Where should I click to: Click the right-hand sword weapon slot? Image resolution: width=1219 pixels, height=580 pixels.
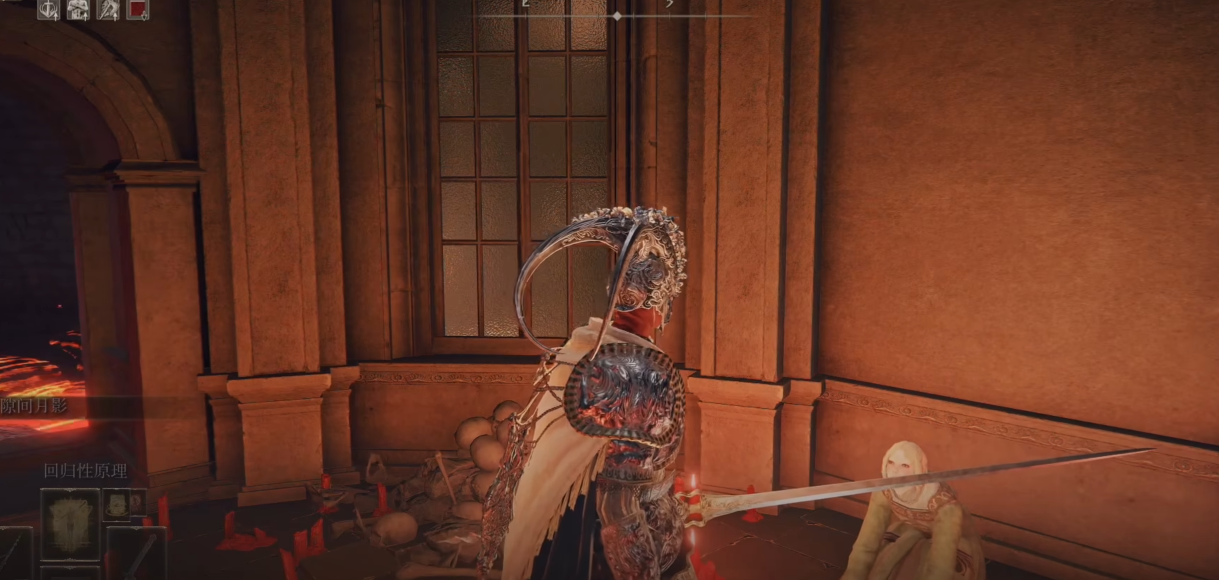click(136, 553)
